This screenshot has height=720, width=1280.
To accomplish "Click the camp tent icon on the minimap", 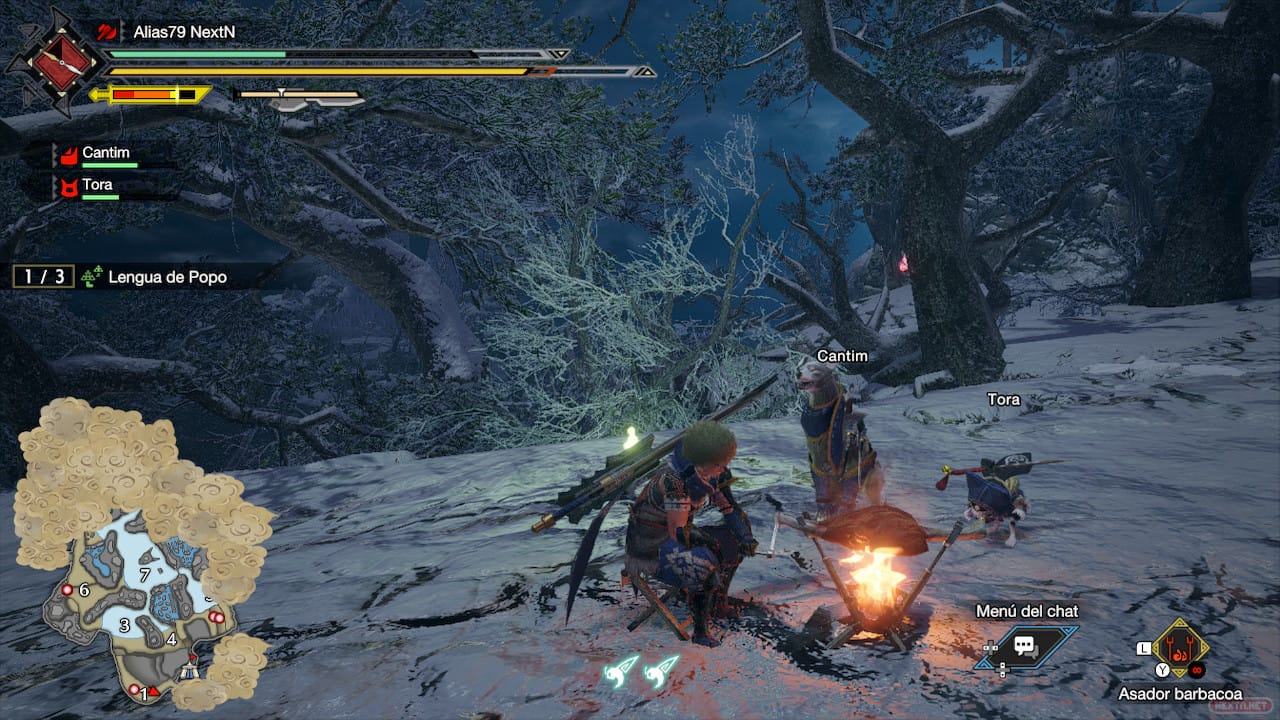I will coord(188,671).
